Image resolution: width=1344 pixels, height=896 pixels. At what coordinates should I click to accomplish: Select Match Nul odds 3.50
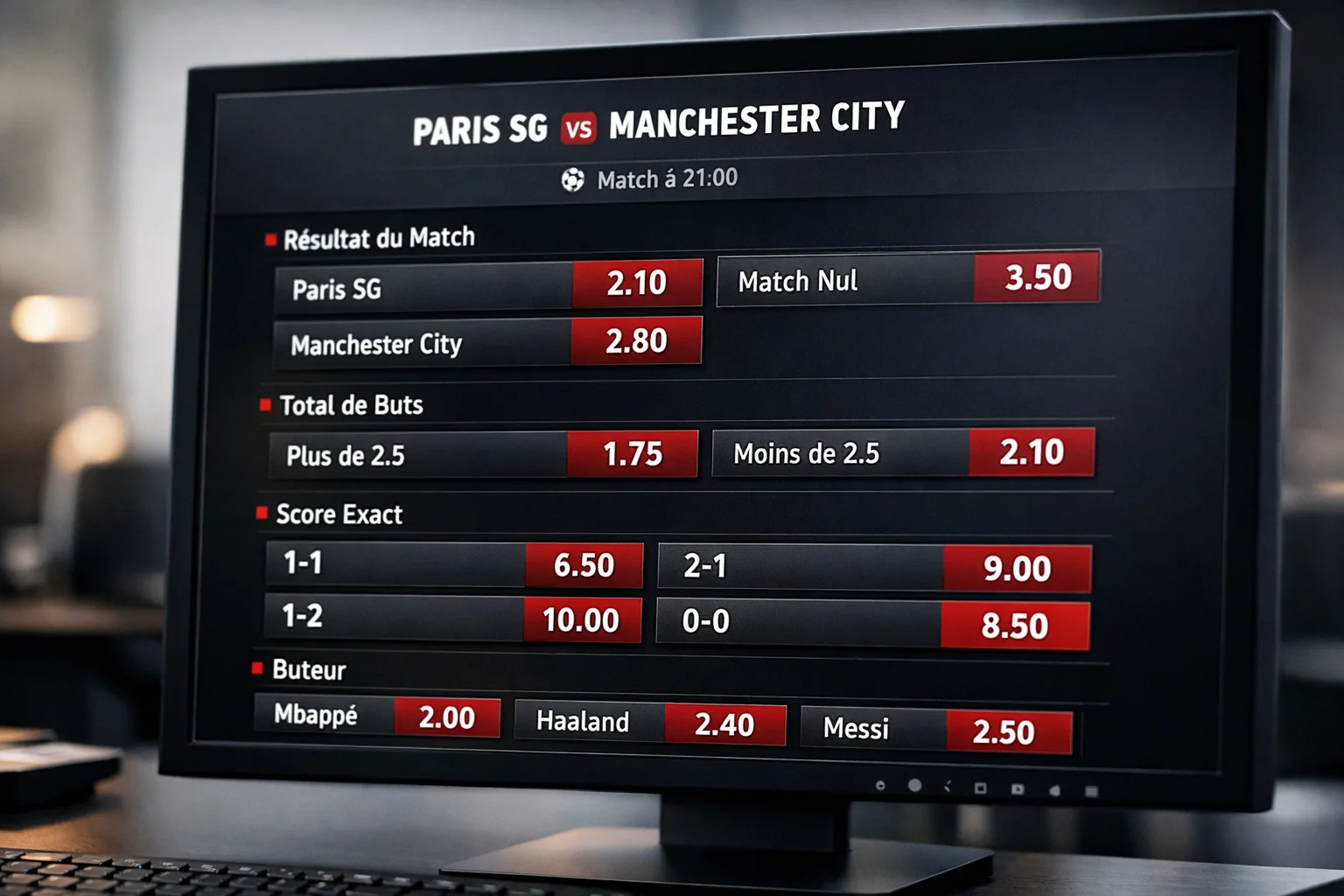(x=1037, y=277)
